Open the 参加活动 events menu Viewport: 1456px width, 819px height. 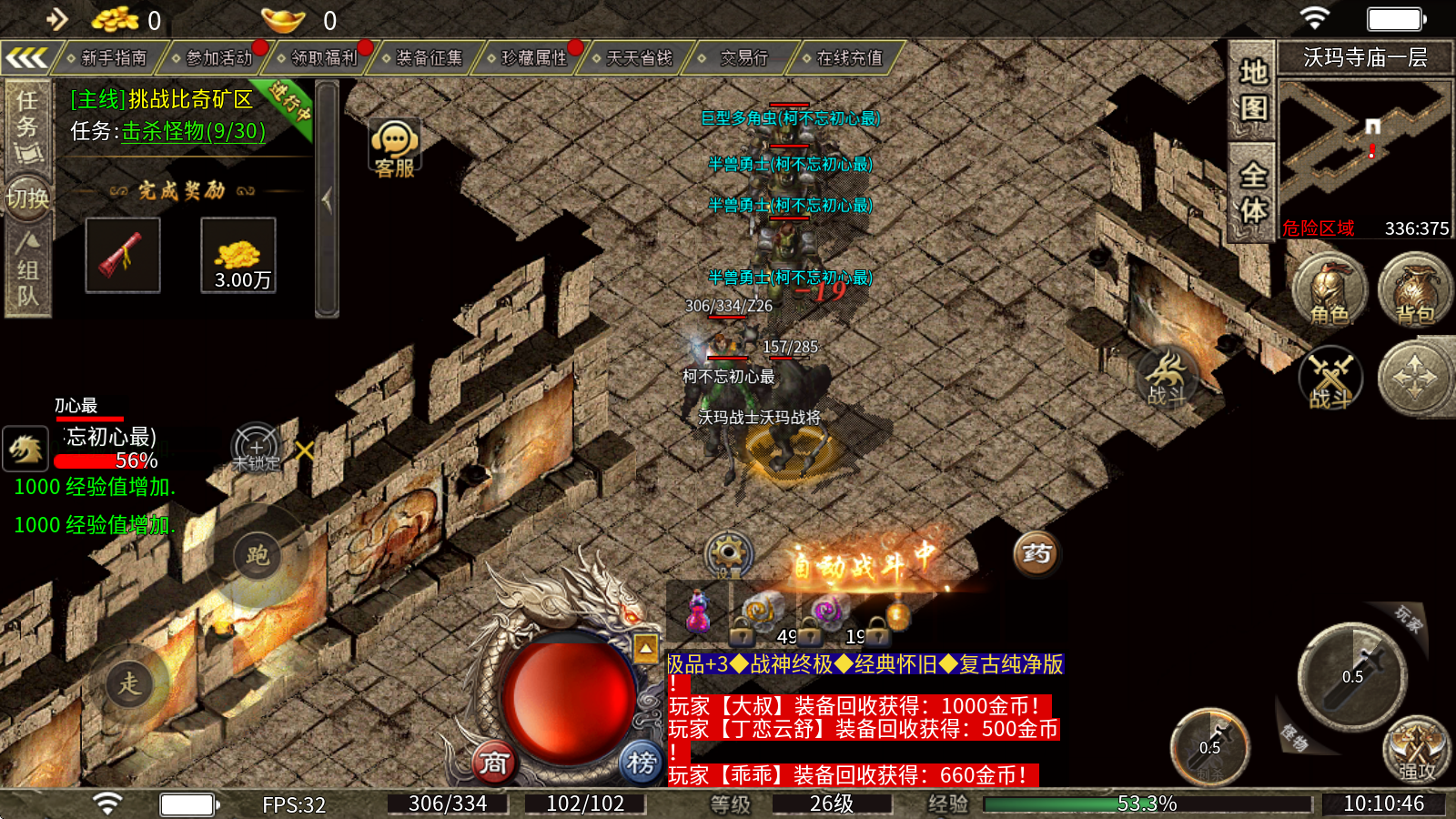218,58
